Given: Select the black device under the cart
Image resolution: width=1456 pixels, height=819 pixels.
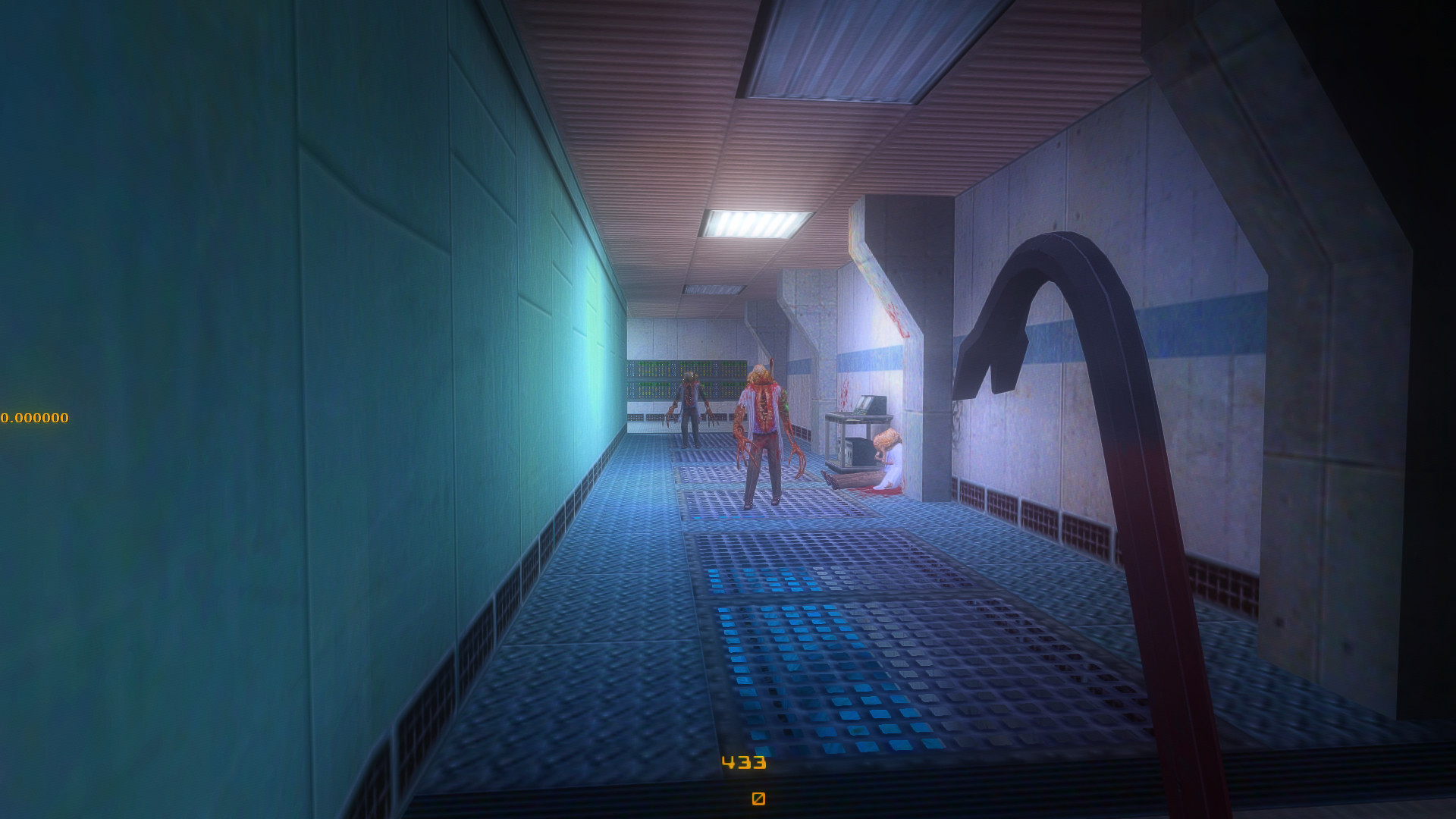Looking at the screenshot, I should pyautogui.click(x=862, y=451).
